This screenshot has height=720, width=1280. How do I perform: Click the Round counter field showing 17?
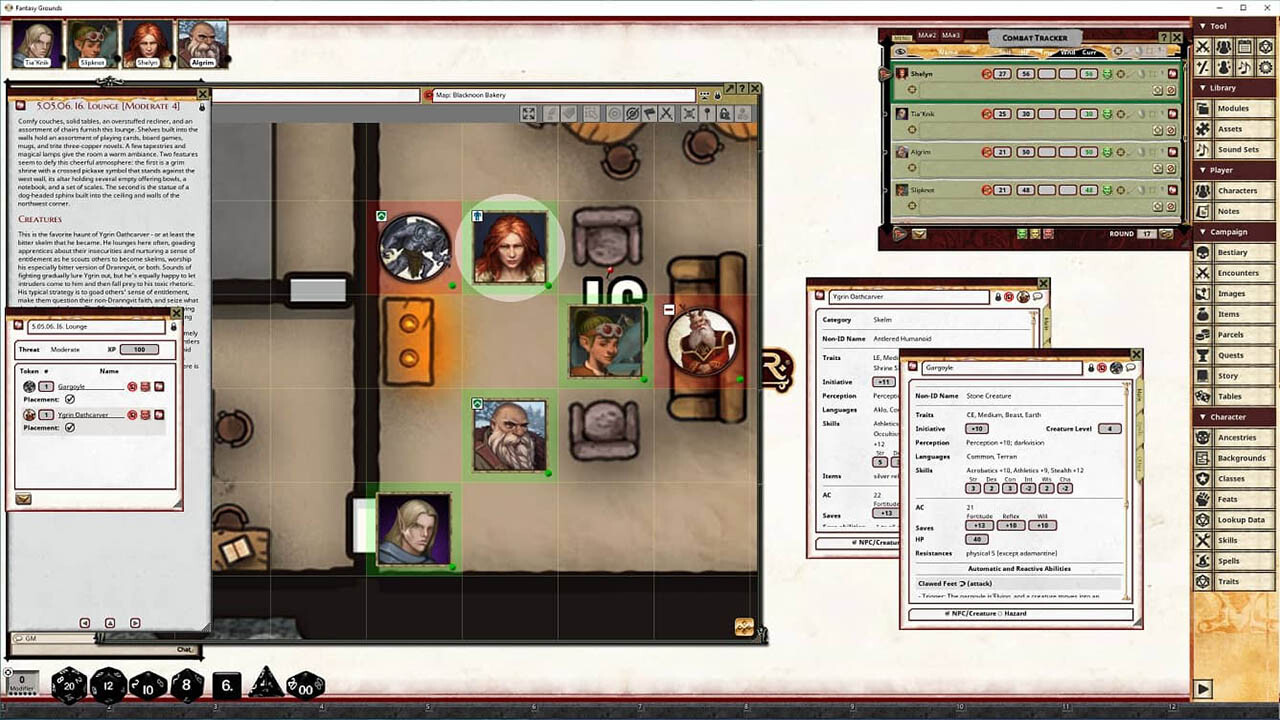click(x=1145, y=233)
